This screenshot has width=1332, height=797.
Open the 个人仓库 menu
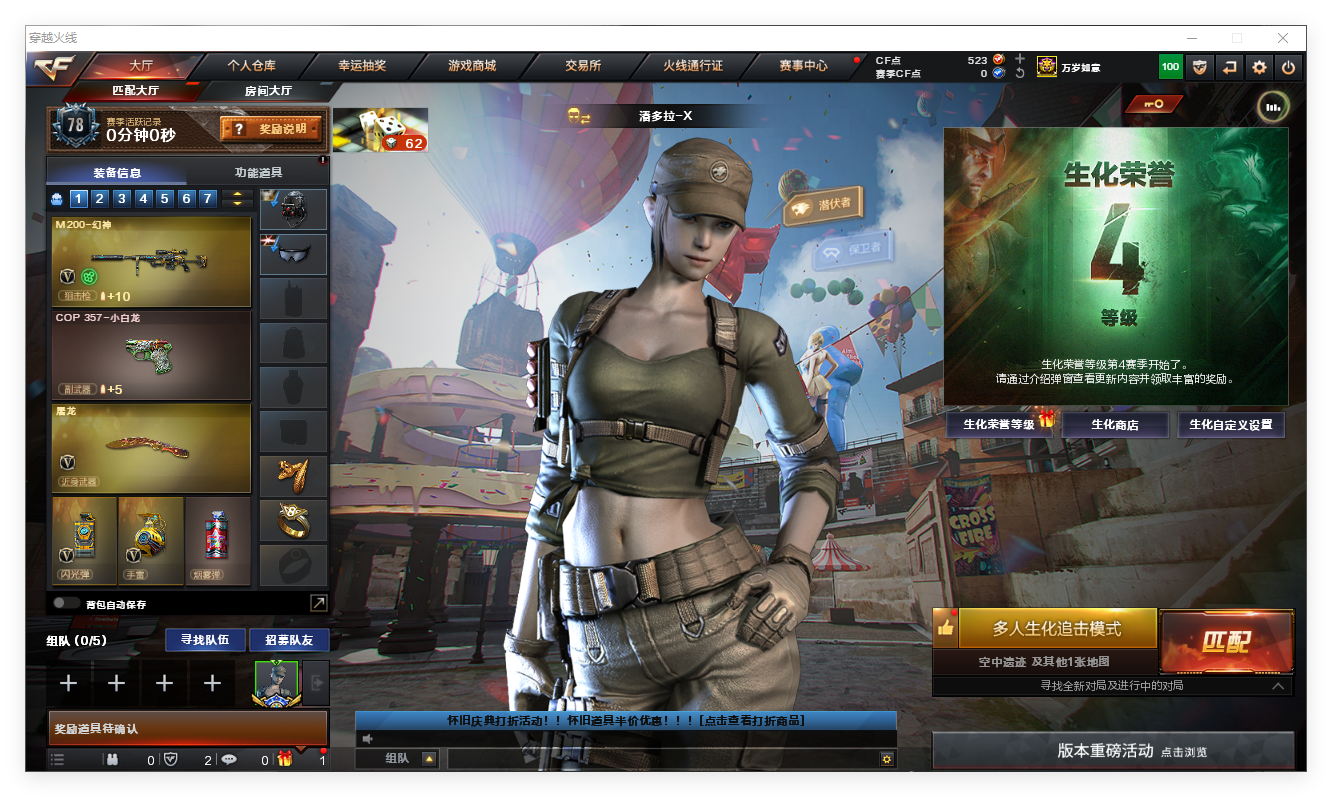(251, 66)
